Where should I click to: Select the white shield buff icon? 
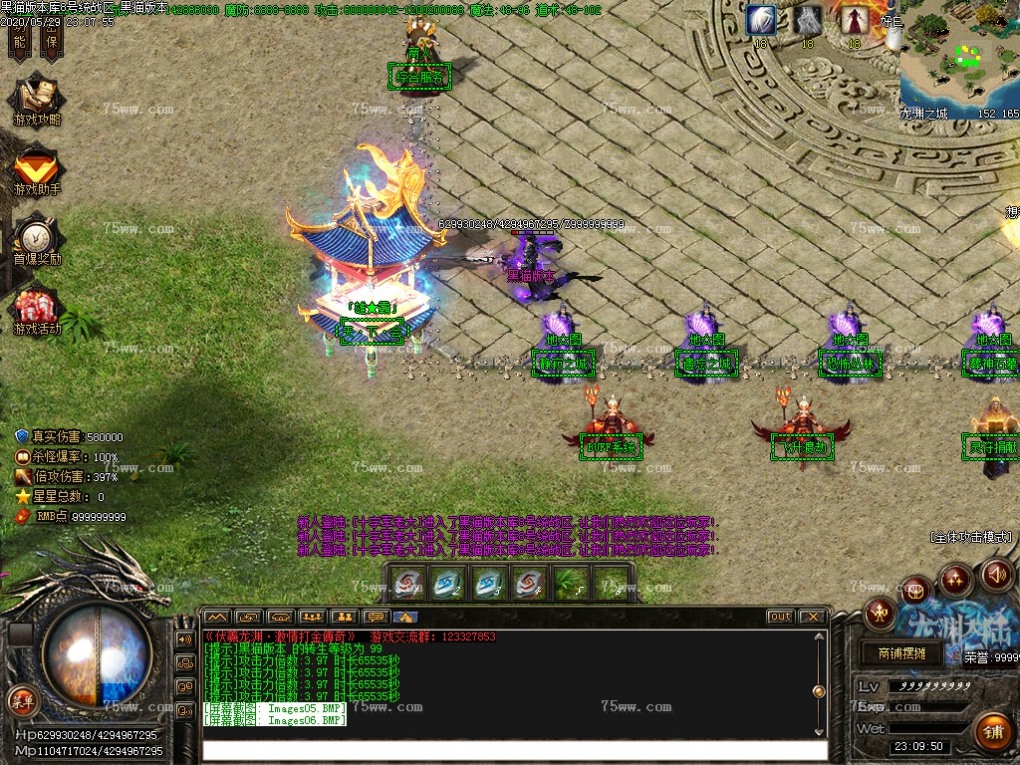(x=760, y=20)
